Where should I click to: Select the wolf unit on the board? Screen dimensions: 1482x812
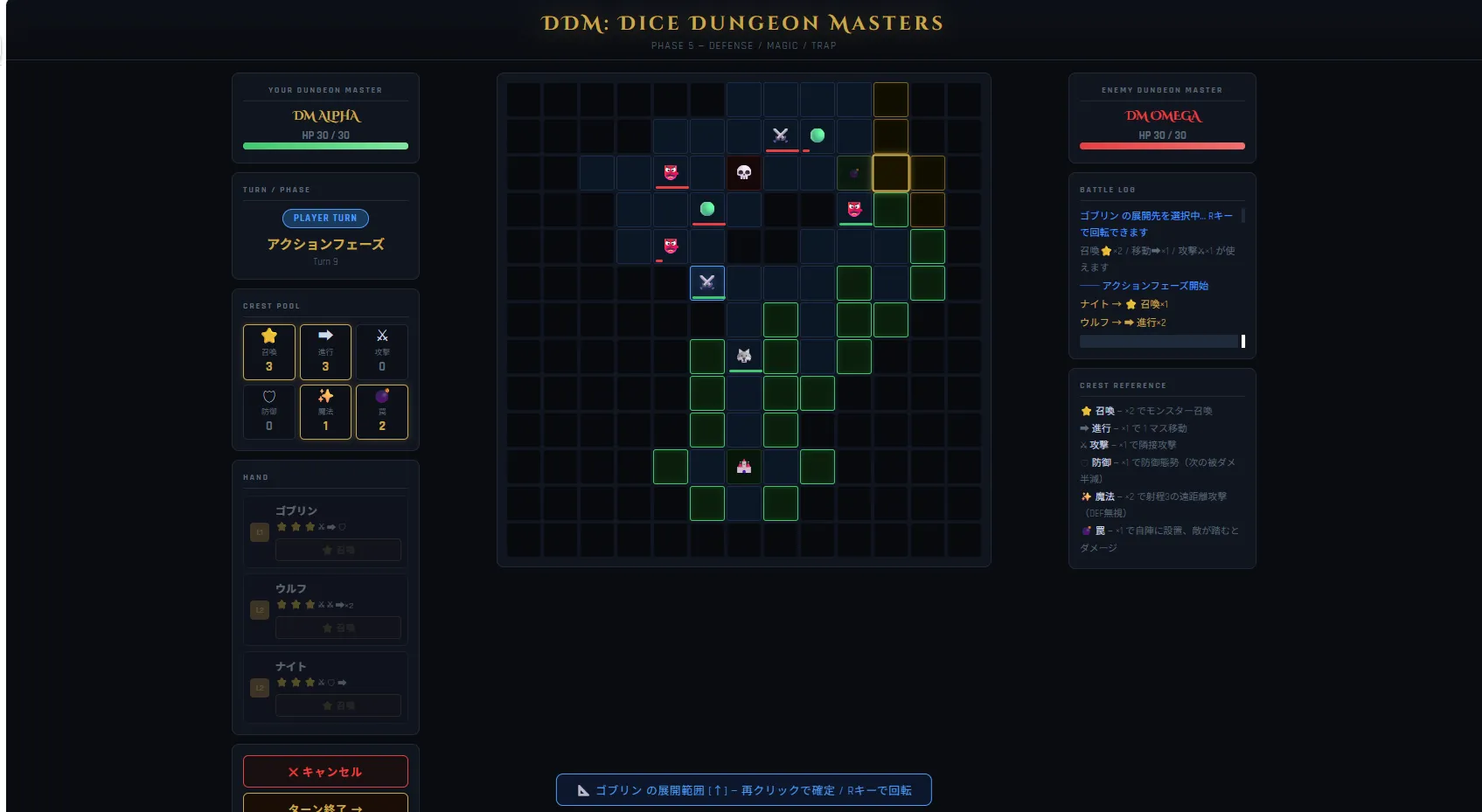[744, 356]
